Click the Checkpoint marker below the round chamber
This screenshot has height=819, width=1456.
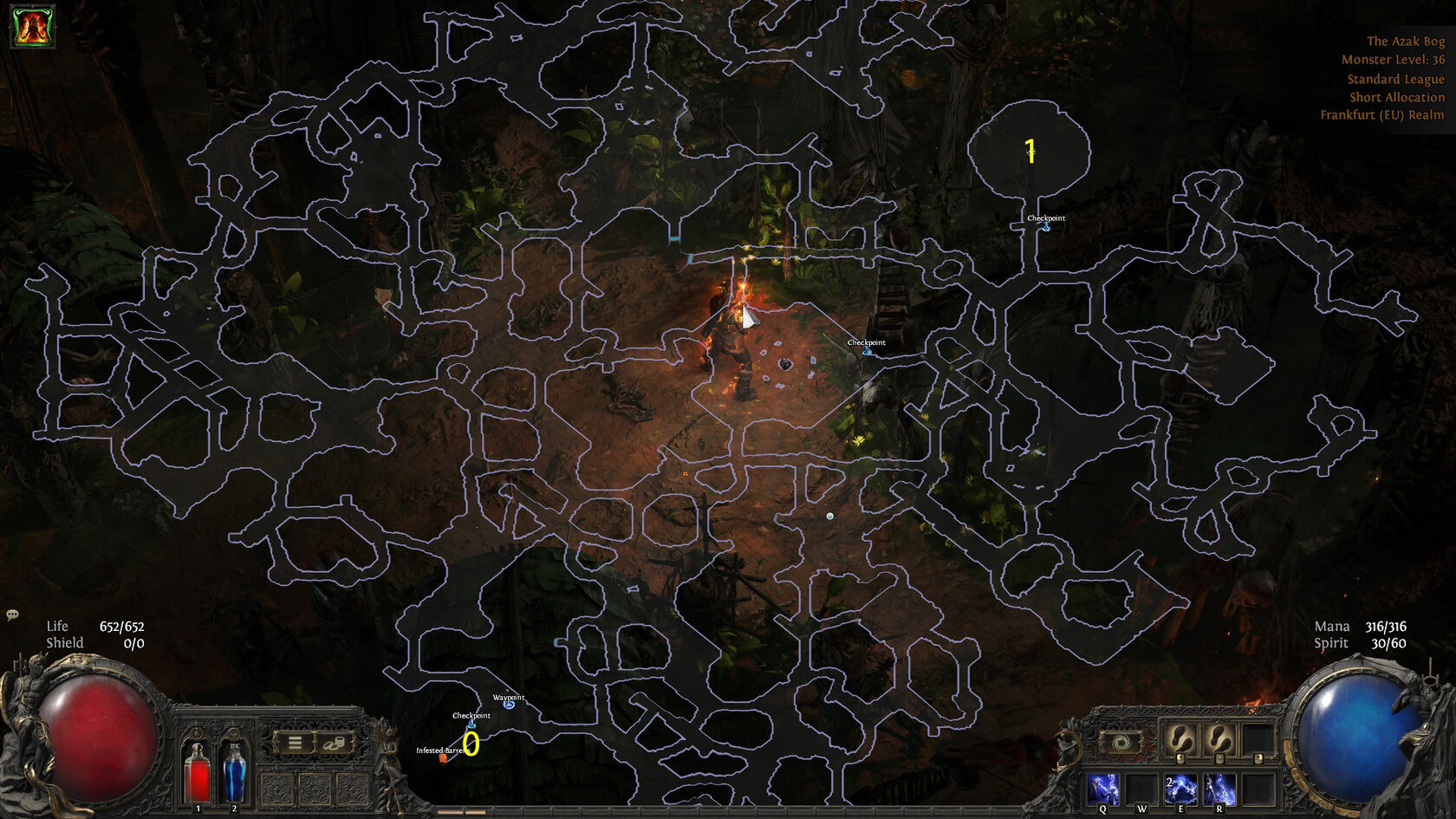pyautogui.click(x=1046, y=225)
